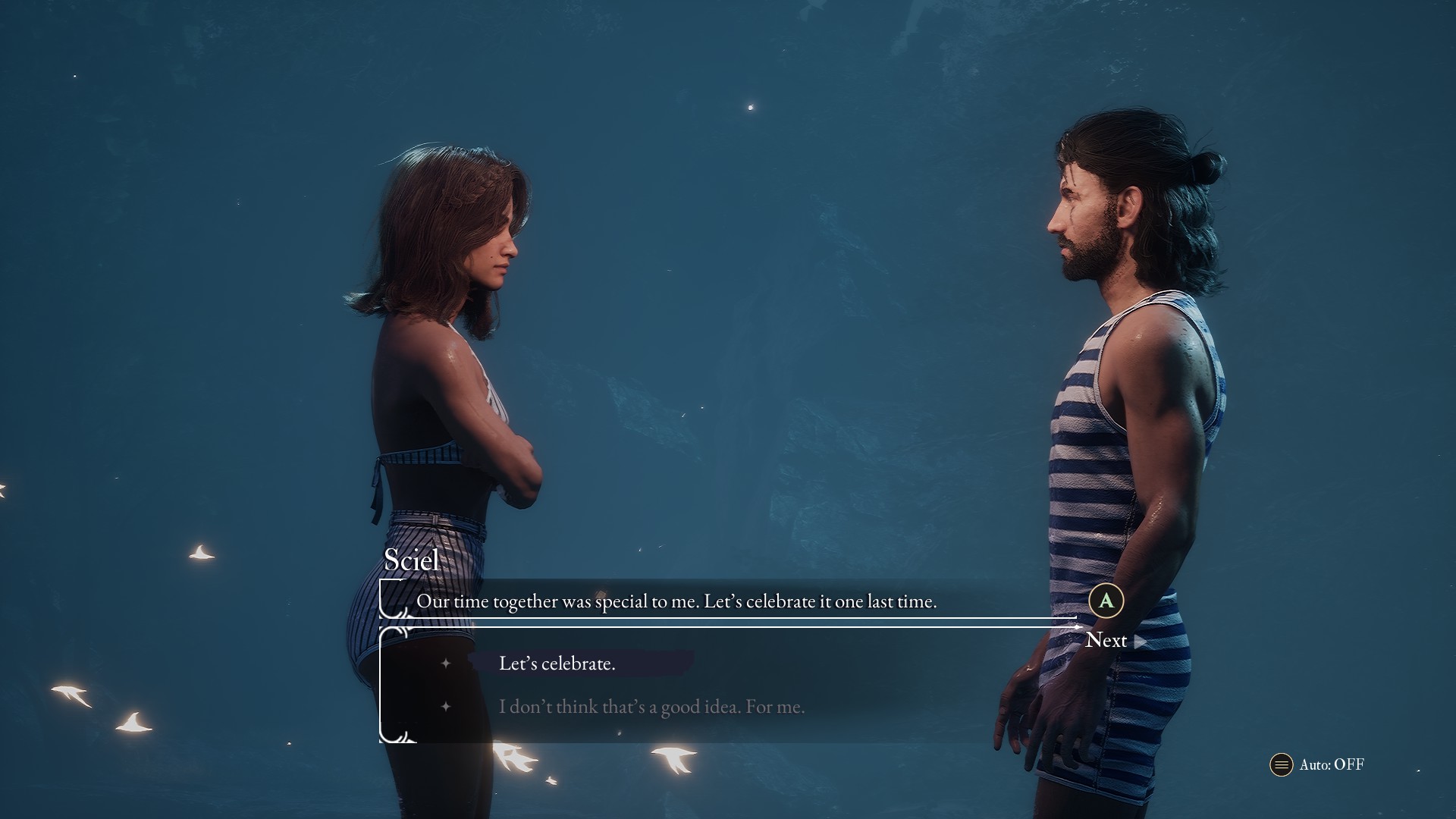1456x819 pixels.
Task: Toggle the Auto: OFF dialogue setting
Action: pos(1318,764)
